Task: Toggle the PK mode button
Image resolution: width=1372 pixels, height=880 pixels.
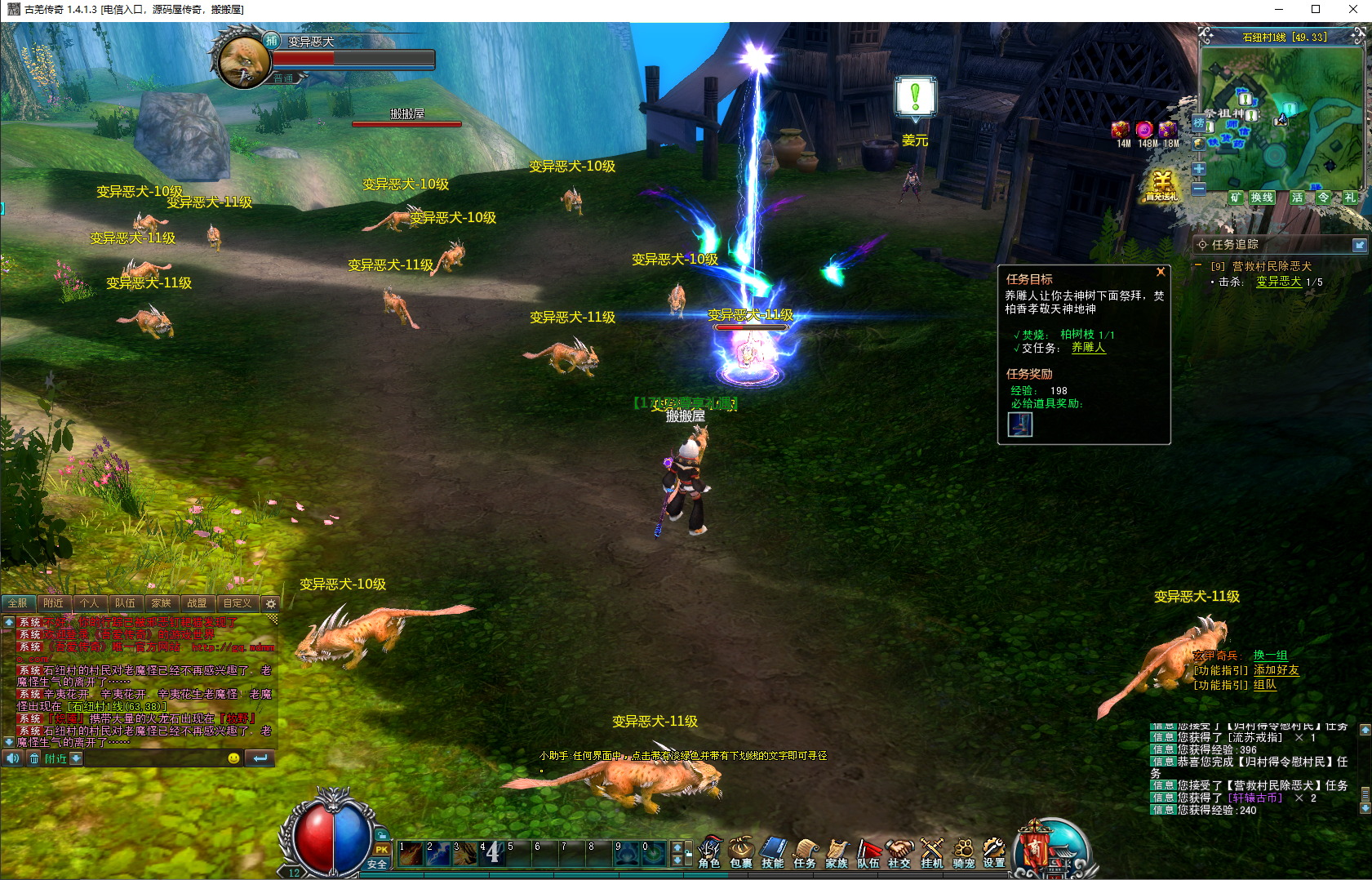Action: coord(381,850)
